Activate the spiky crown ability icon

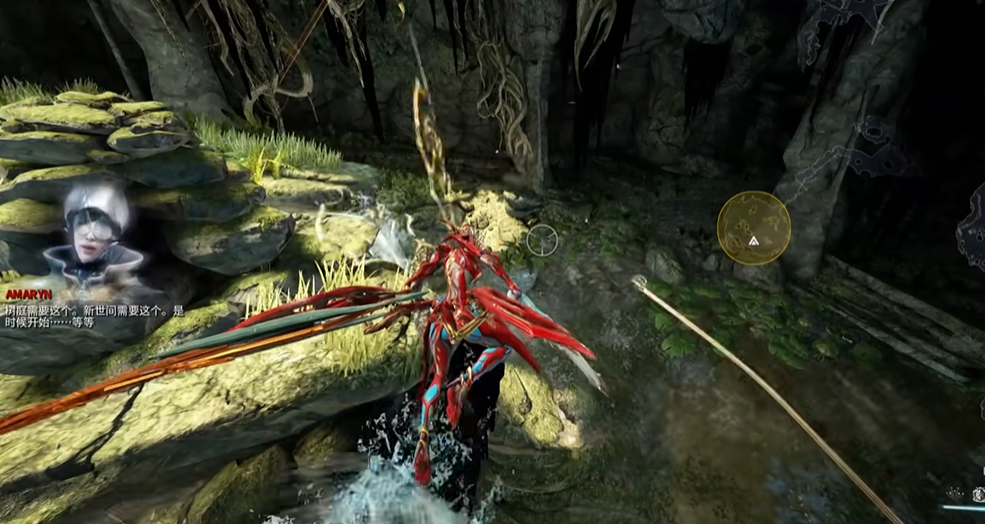pyautogui.click(x=956, y=493)
